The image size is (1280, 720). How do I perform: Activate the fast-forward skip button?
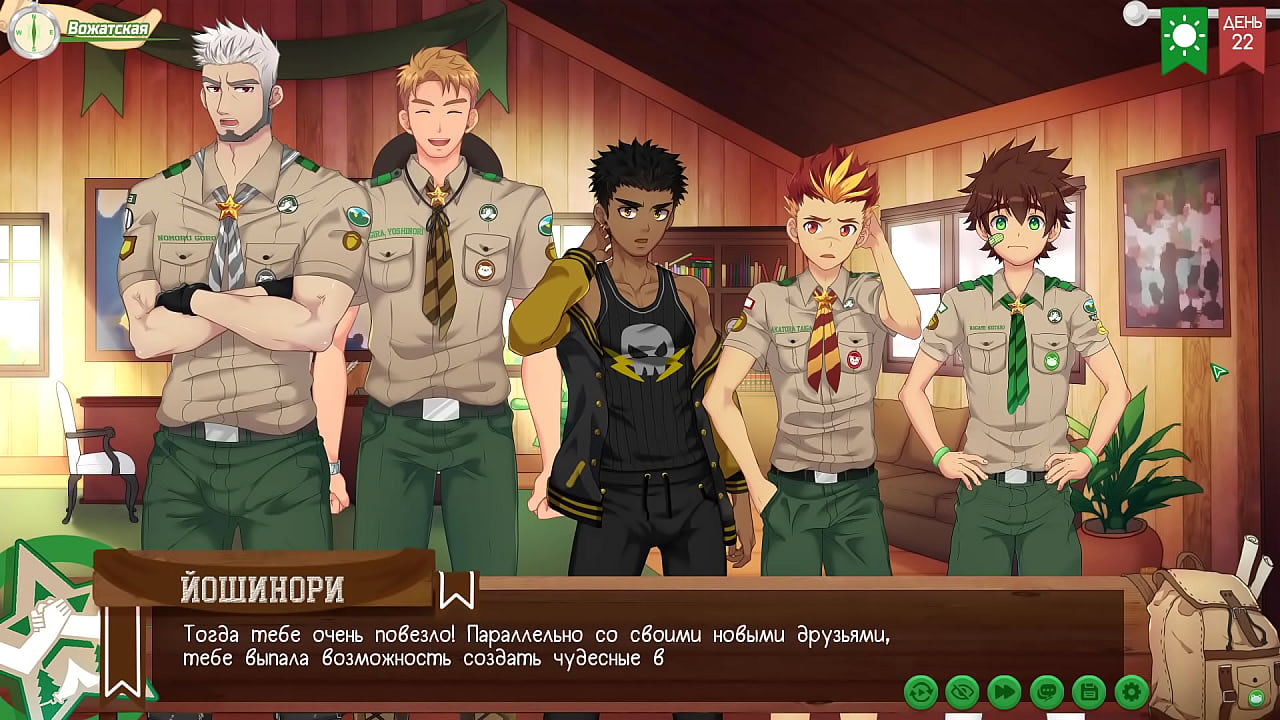[1004, 691]
